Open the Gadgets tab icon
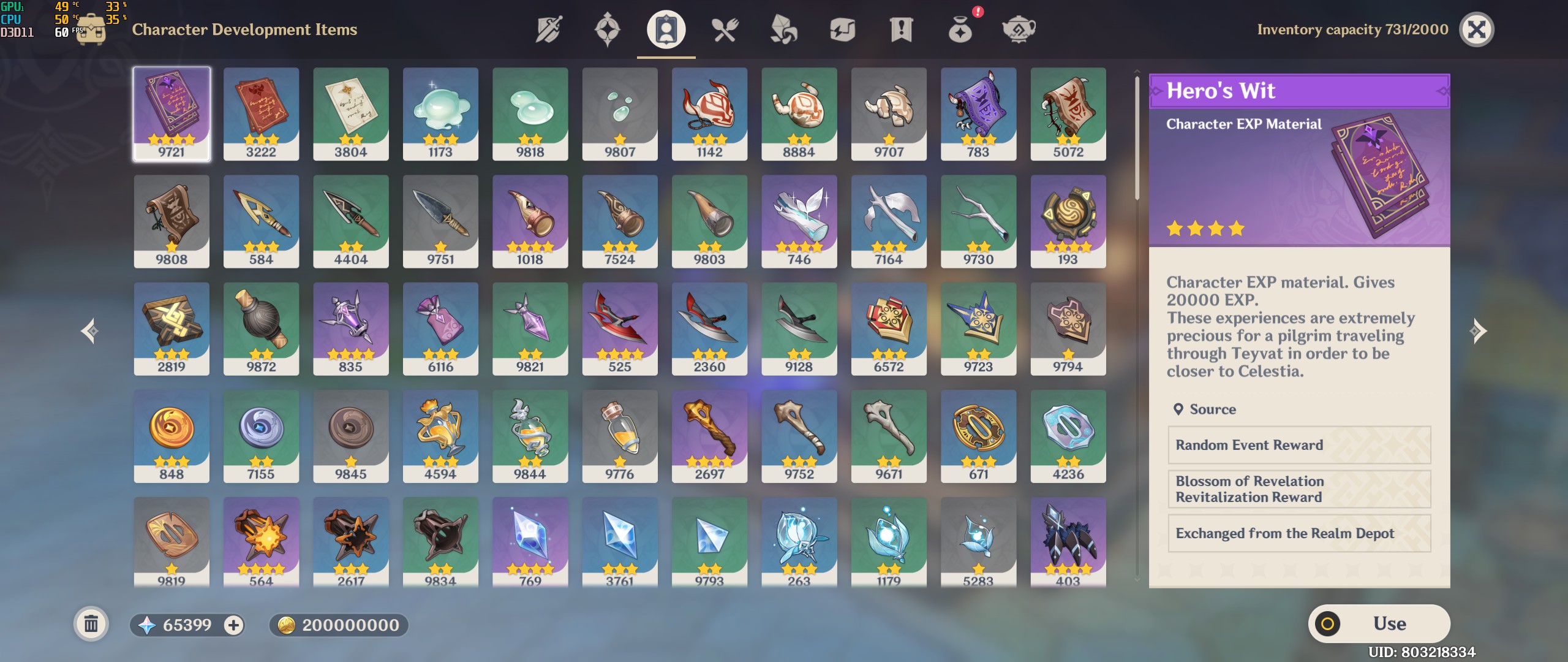The height and width of the screenshot is (662, 1568). (x=842, y=29)
